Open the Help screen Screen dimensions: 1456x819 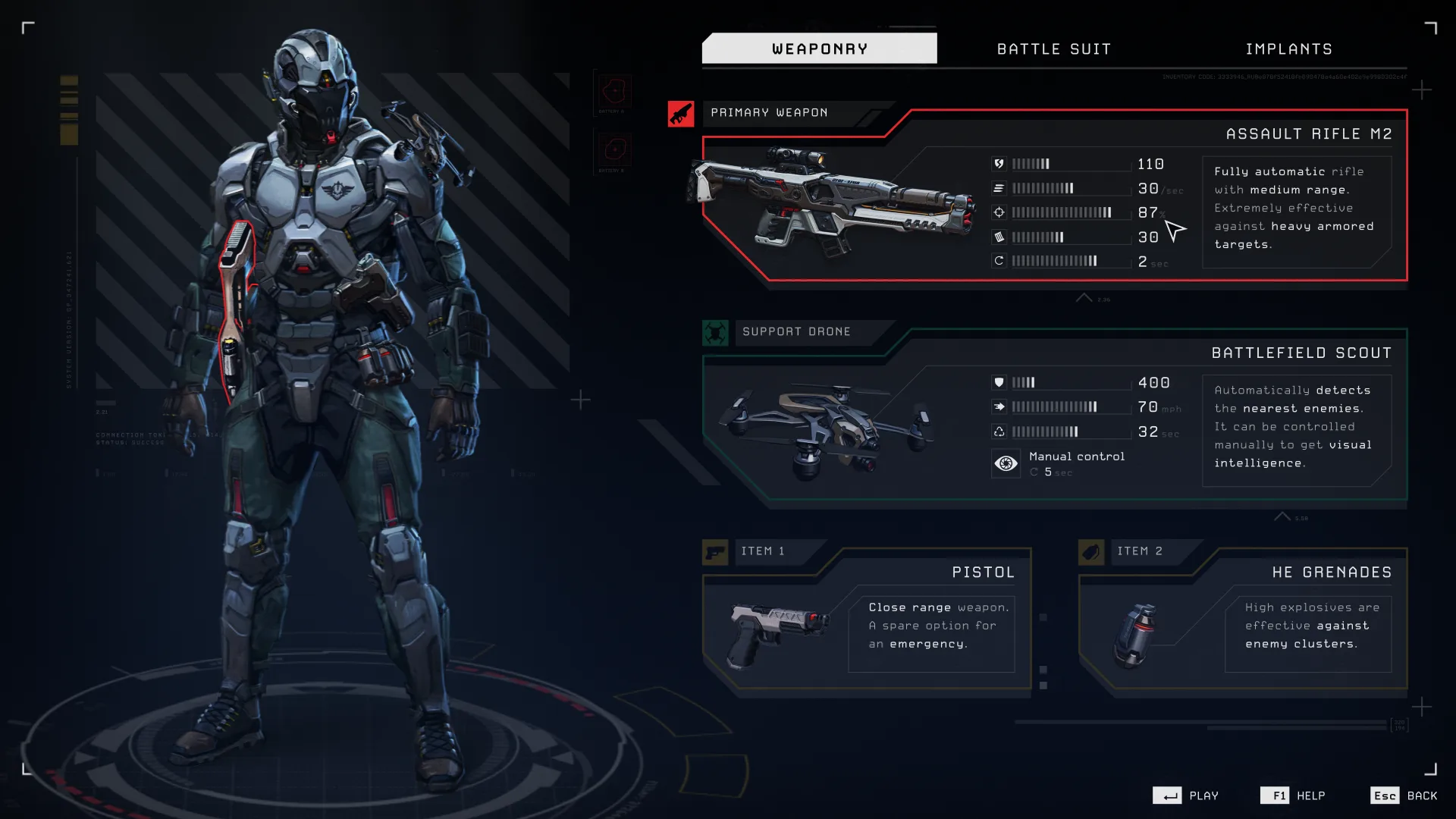click(x=1310, y=795)
